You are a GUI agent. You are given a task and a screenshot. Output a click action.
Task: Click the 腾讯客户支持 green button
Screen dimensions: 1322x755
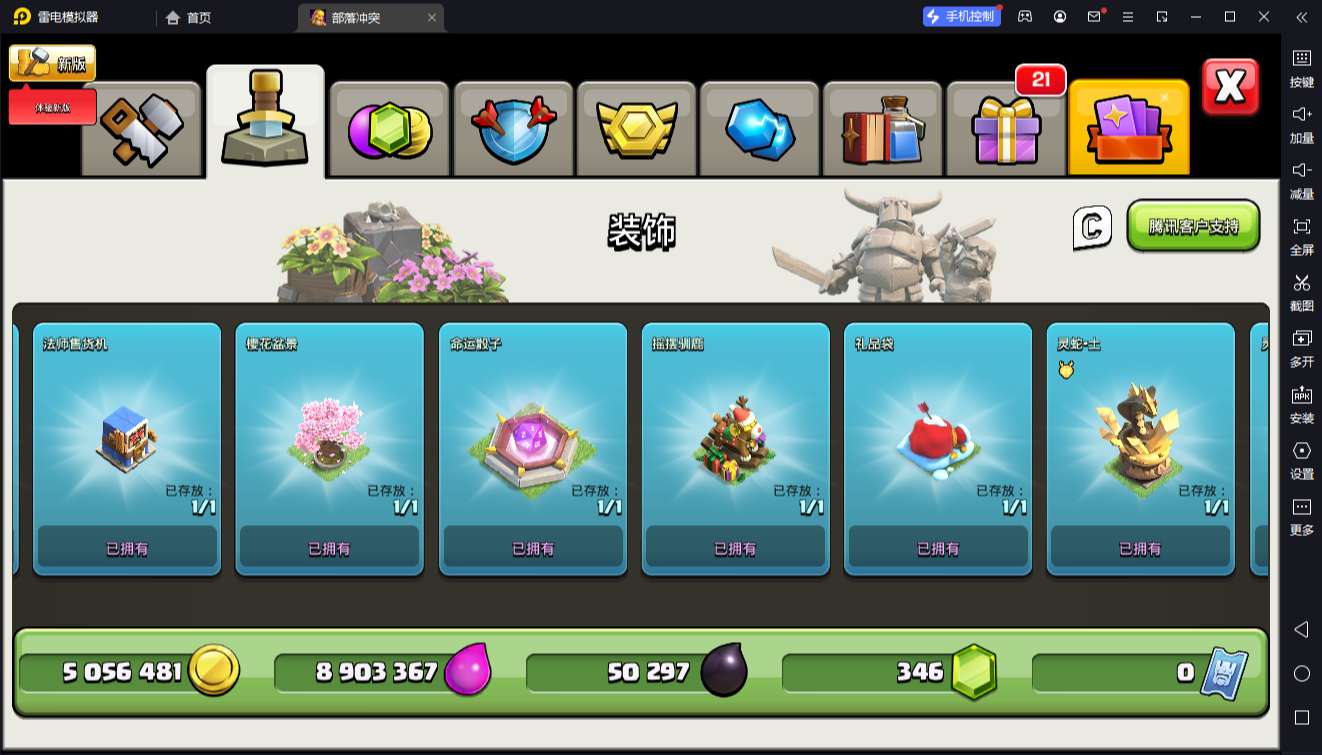coord(1193,226)
